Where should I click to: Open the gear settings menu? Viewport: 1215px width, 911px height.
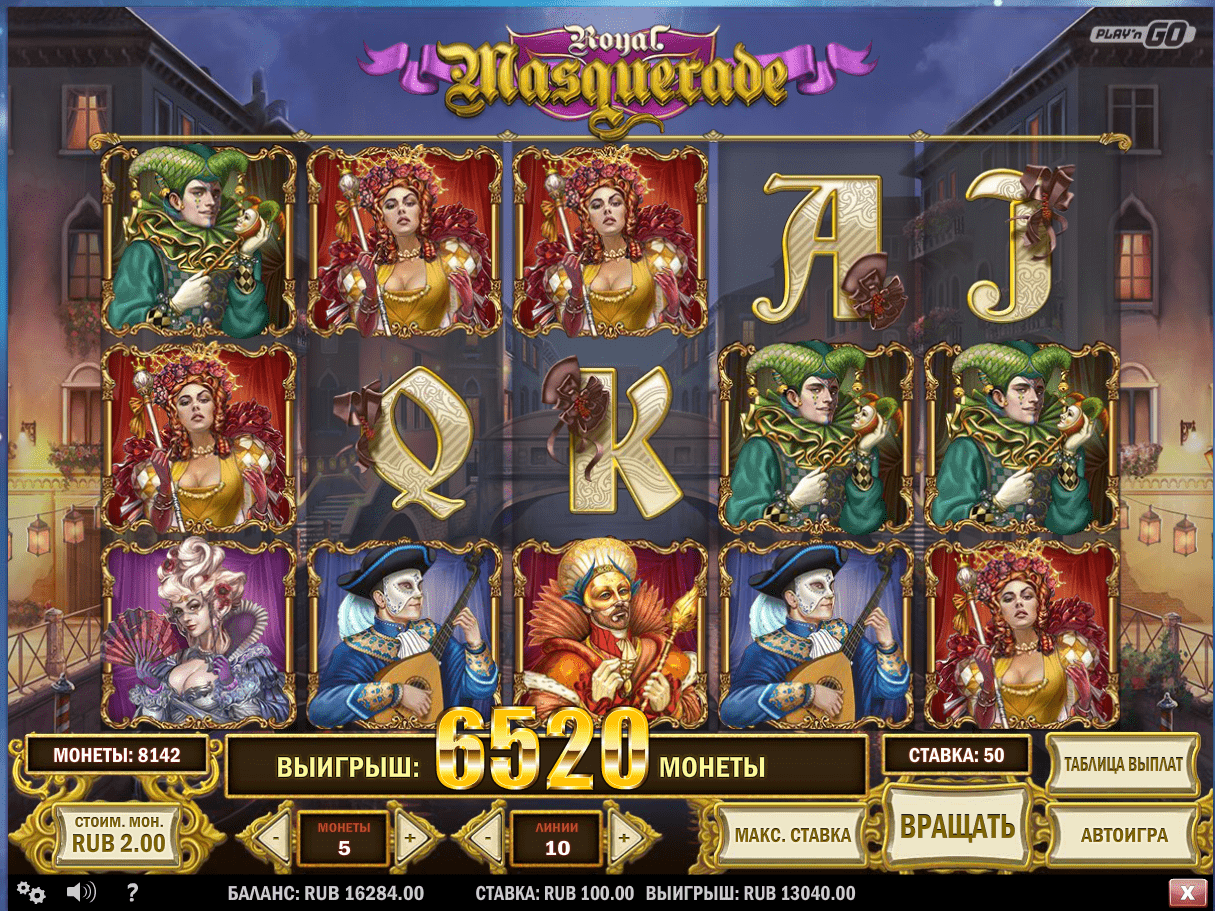pyautogui.click(x=31, y=892)
